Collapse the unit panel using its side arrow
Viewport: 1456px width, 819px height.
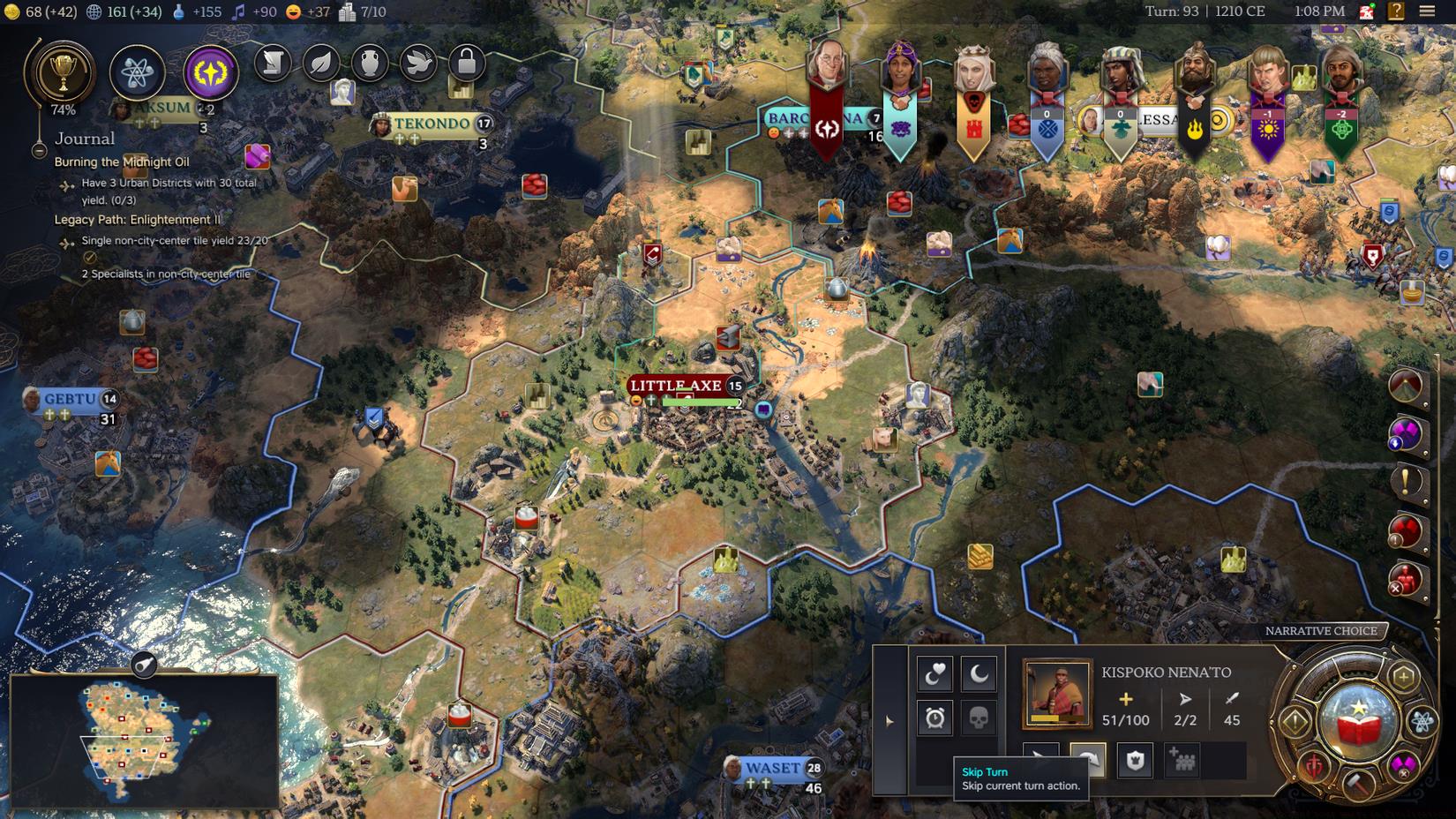tap(889, 720)
